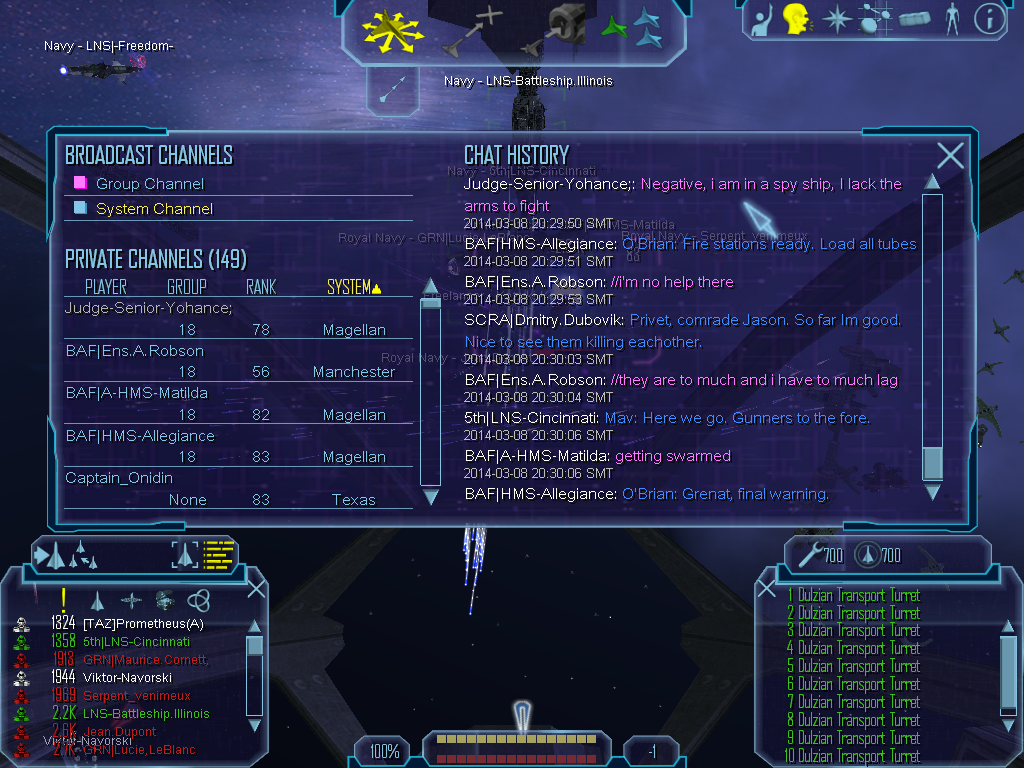
Task: Pick Captain_Onidin from the player list
Action: pyautogui.click(x=119, y=478)
